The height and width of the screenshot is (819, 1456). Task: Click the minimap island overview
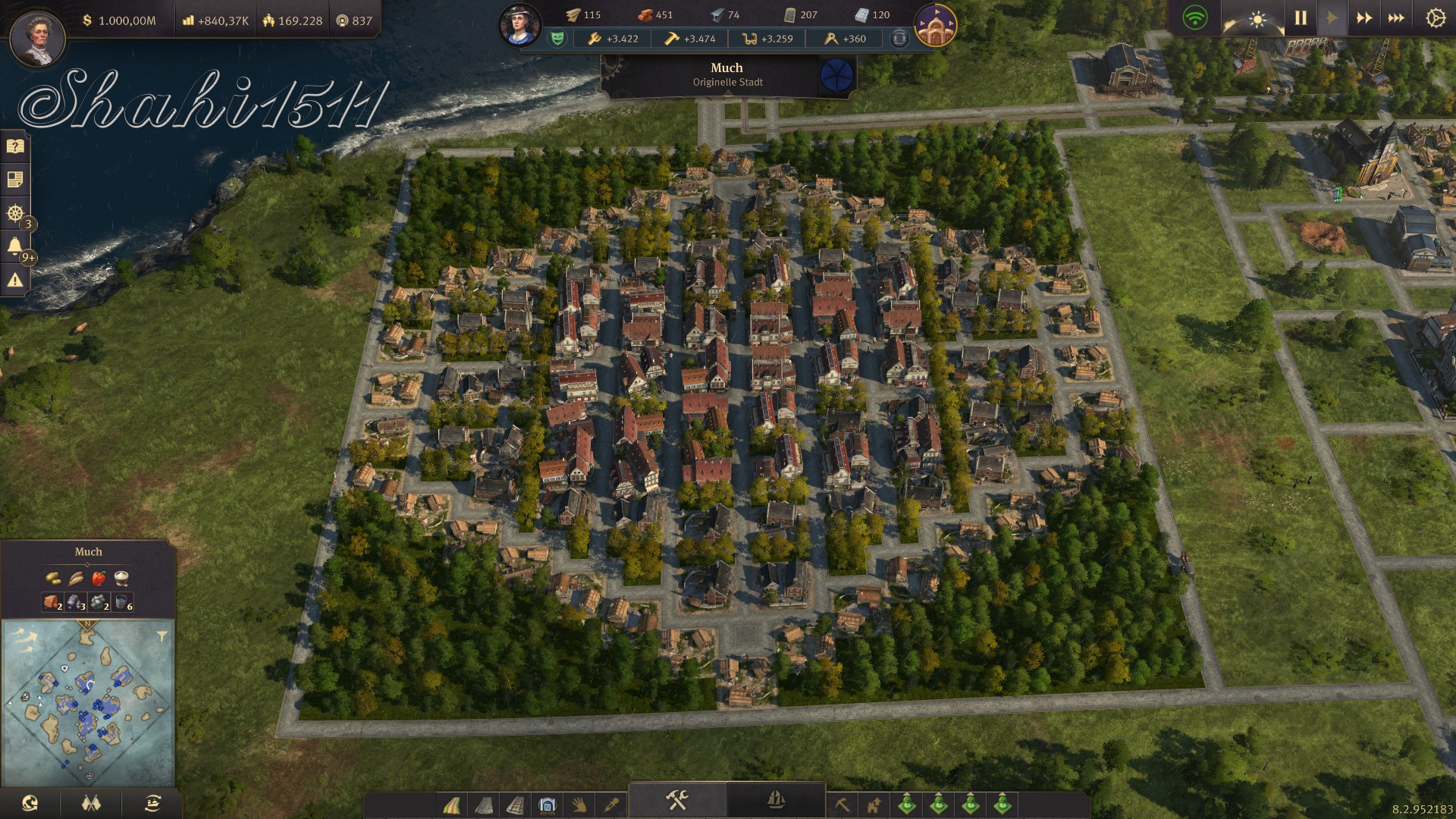pyautogui.click(x=87, y=701)
